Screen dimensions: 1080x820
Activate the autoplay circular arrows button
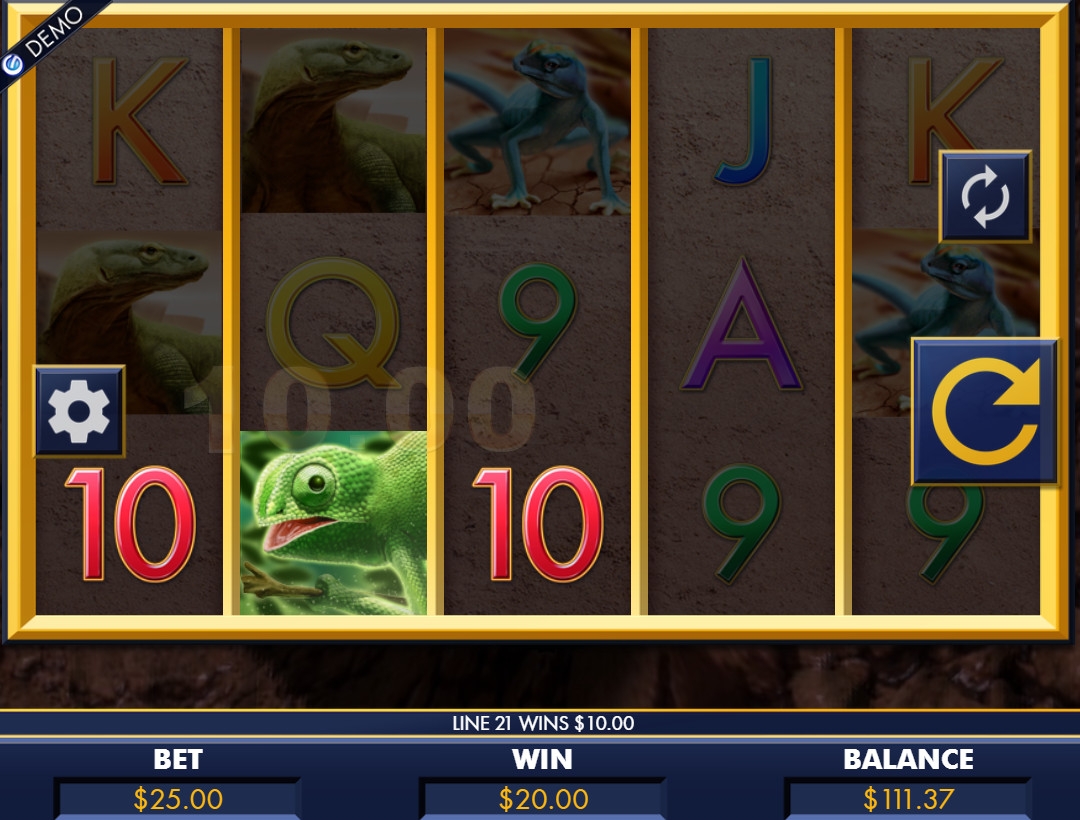coord(985,196)
